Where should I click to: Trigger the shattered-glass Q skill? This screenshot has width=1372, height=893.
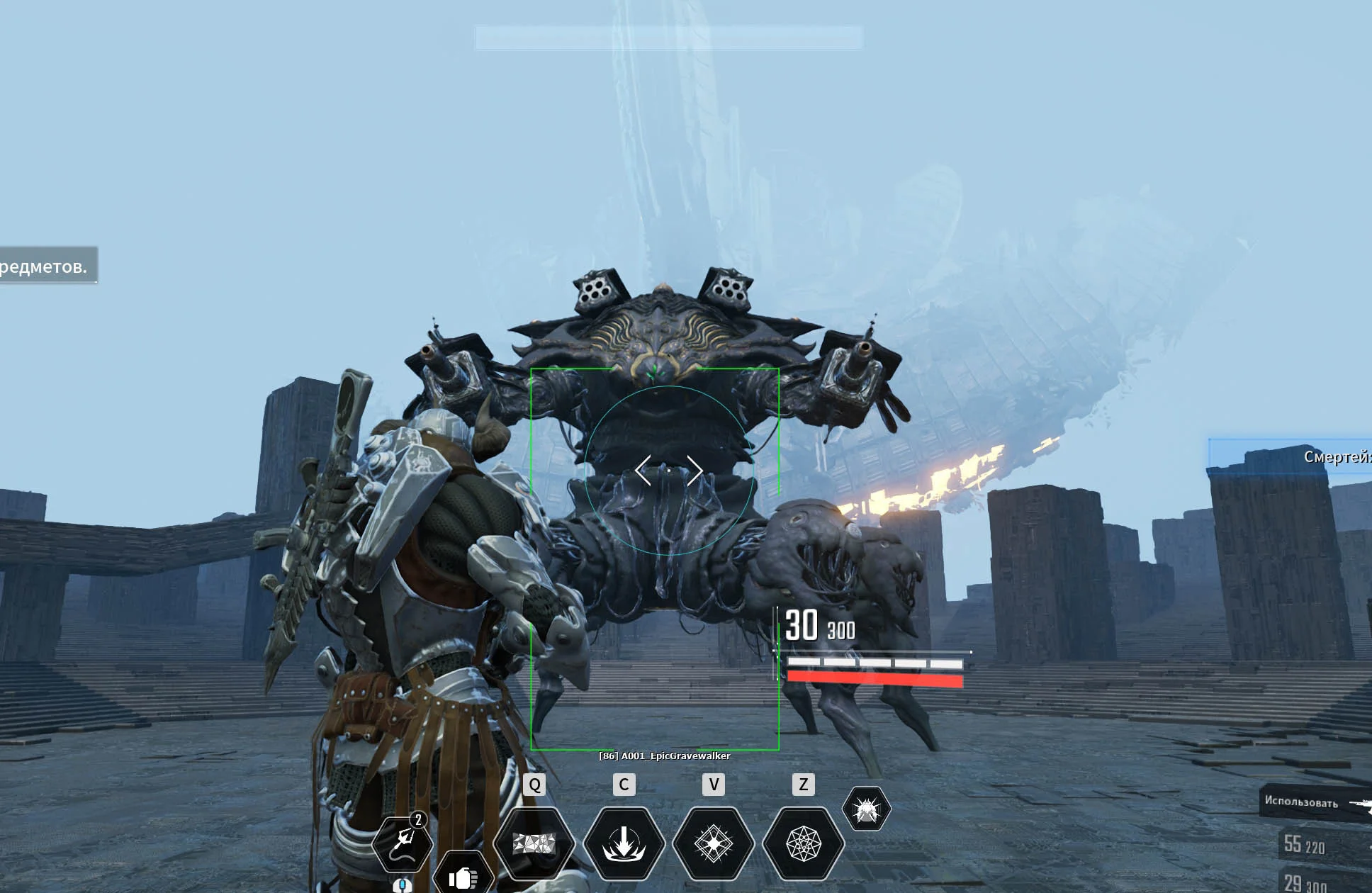pyautogui.click(x=534, y=843)
